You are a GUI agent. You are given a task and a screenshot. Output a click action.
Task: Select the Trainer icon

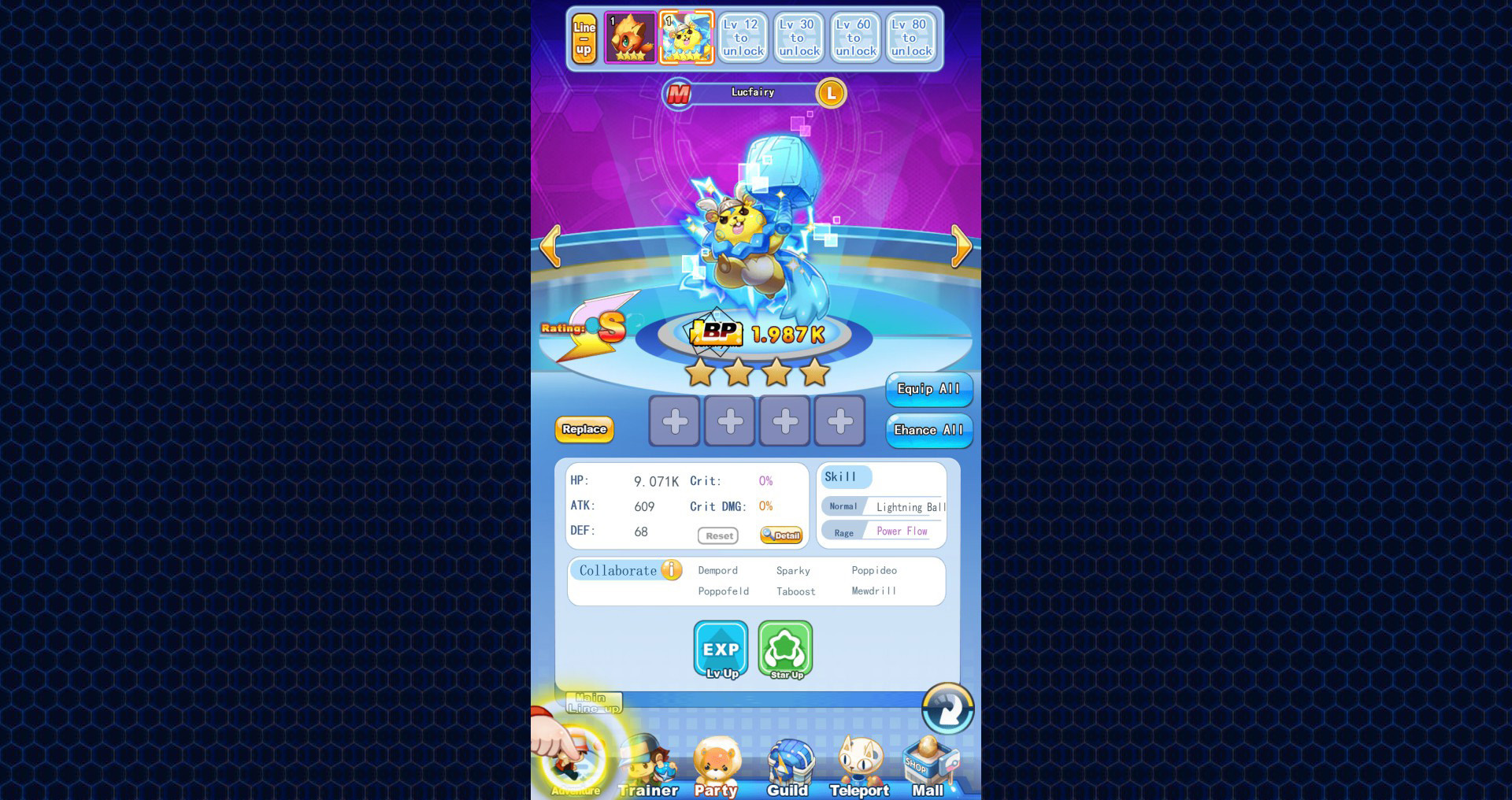point(647,762)
